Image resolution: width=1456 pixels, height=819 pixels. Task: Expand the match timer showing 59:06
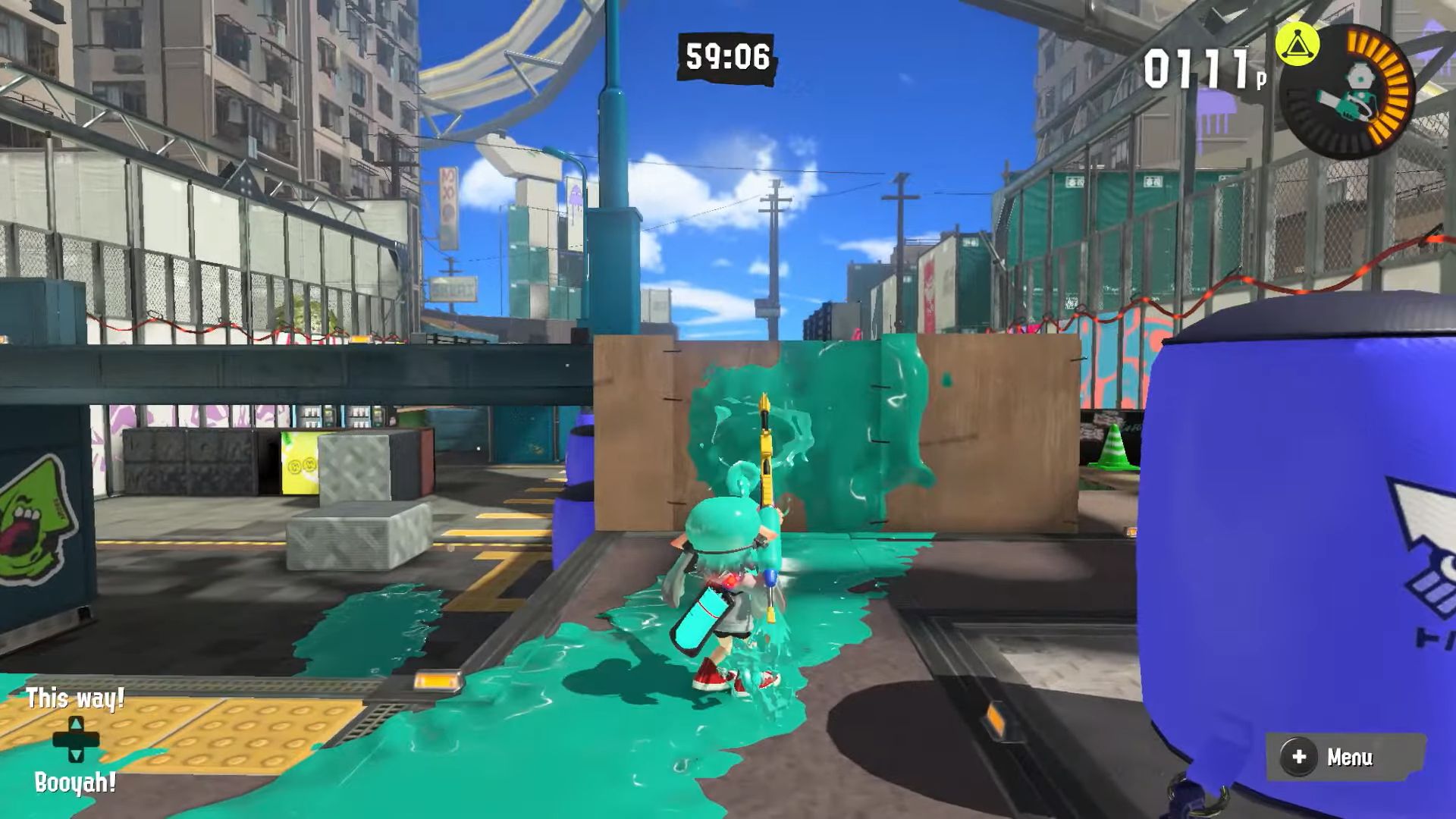724,55
